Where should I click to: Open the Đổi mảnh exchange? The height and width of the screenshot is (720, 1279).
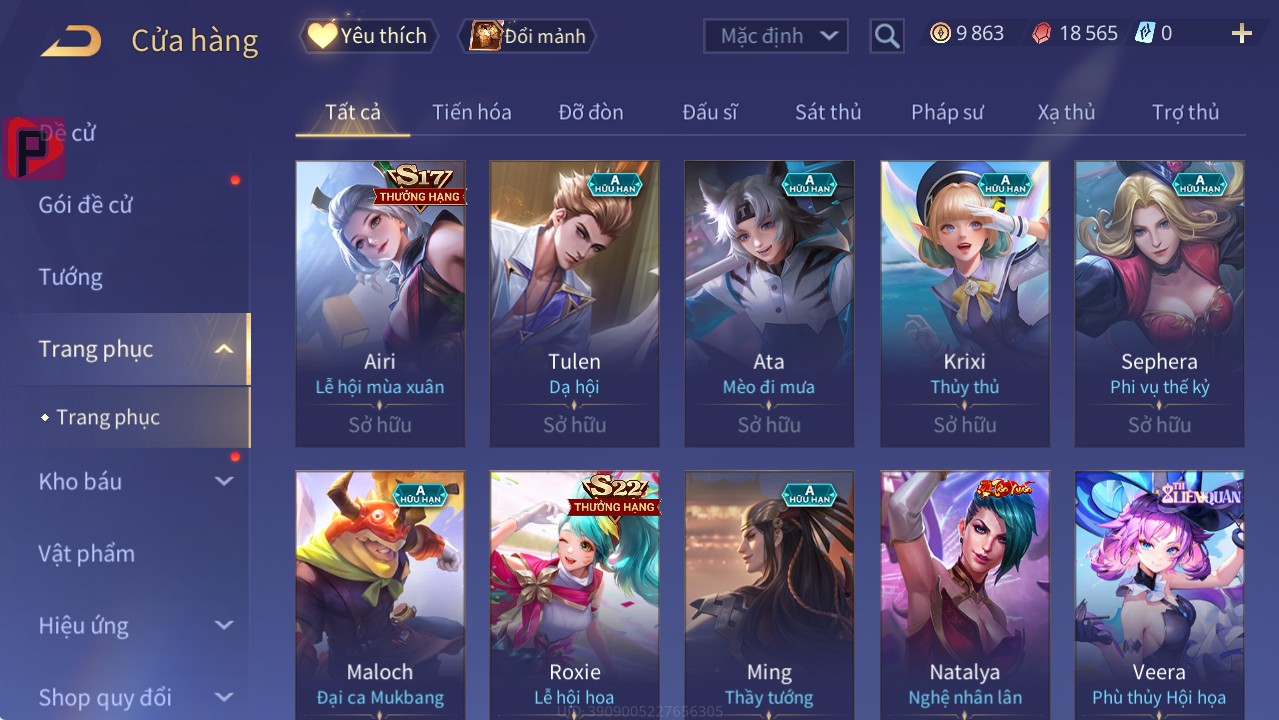pyautogui.click(x=527, y=36)
